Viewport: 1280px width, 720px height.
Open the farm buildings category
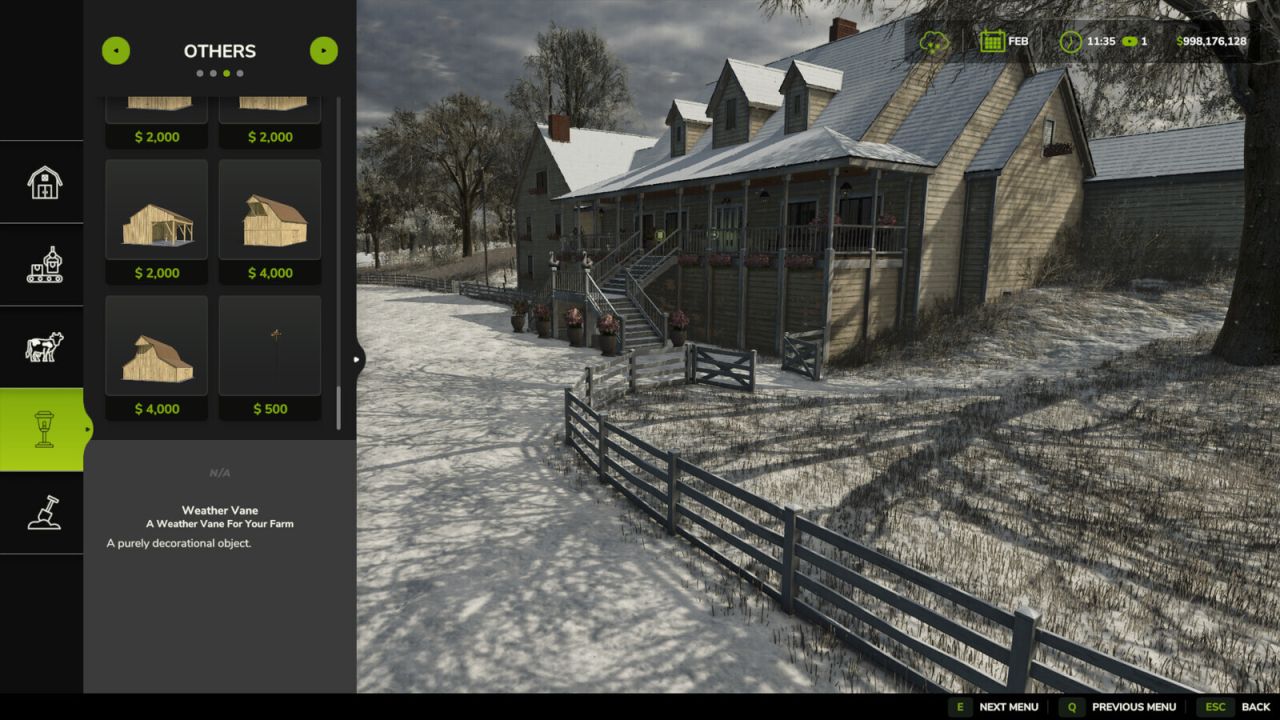pyautogui.click(x=43, y=183)
